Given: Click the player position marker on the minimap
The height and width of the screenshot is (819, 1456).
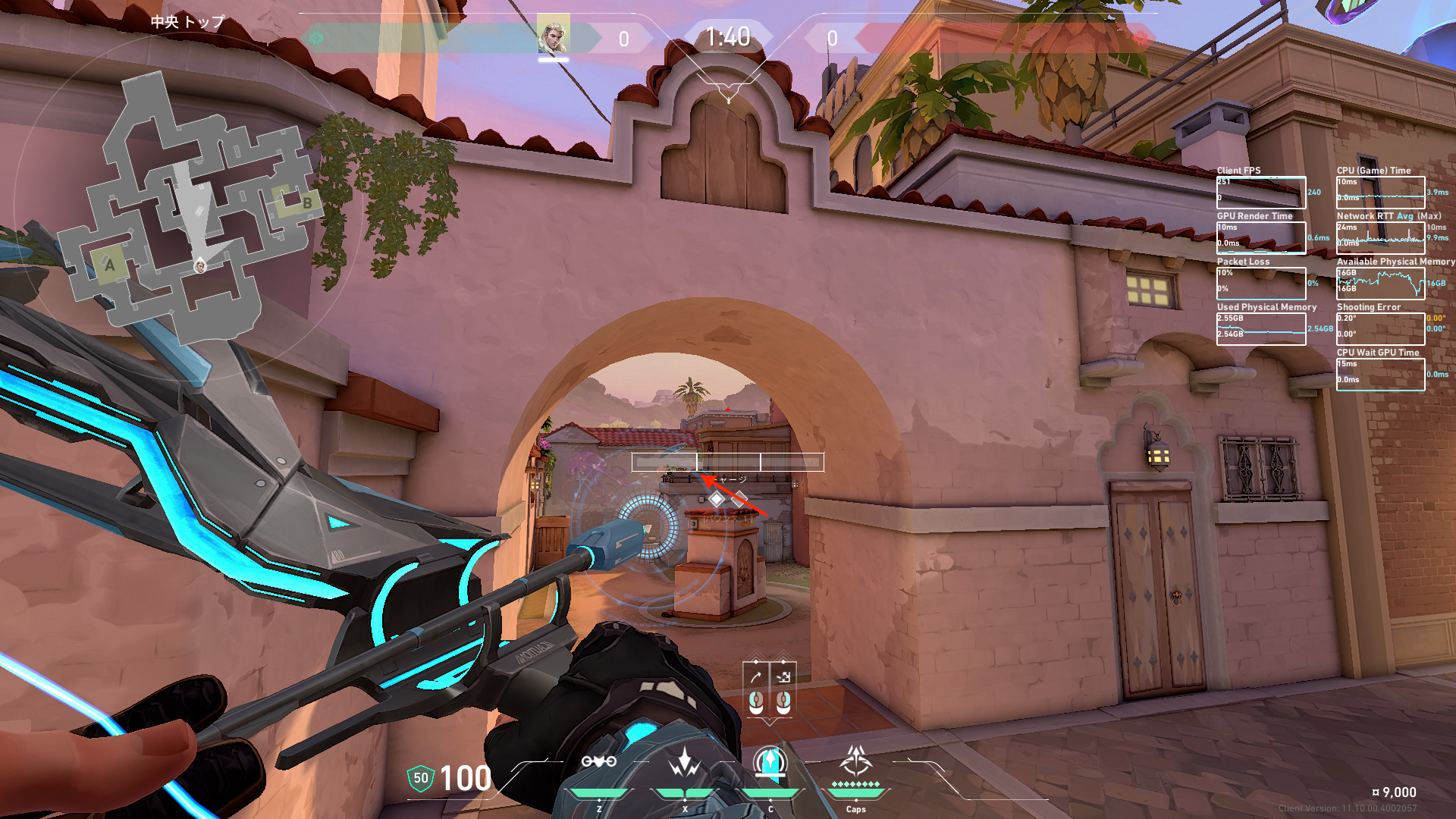Looking at the screenshot, I should tap(200, 265).
